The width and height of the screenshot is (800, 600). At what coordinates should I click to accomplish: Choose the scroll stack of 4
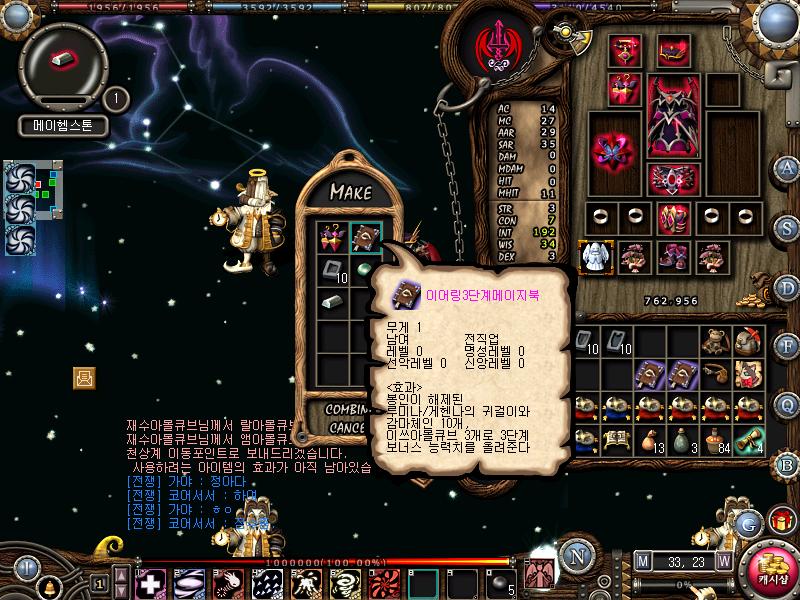coord(749,439)
